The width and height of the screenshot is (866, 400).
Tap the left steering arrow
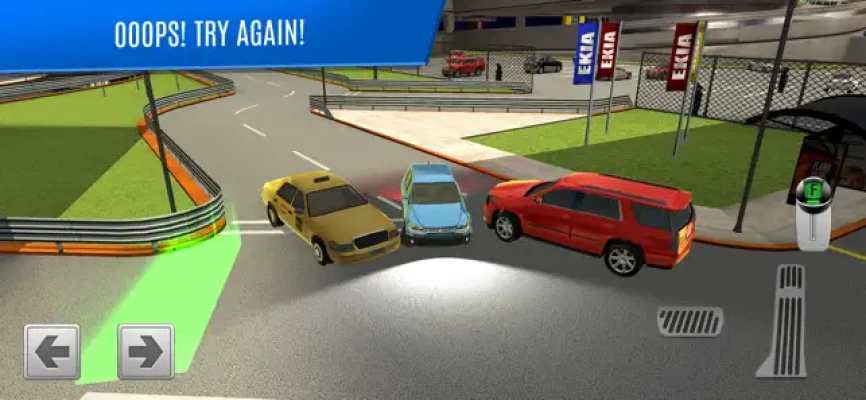pos(51,351)
